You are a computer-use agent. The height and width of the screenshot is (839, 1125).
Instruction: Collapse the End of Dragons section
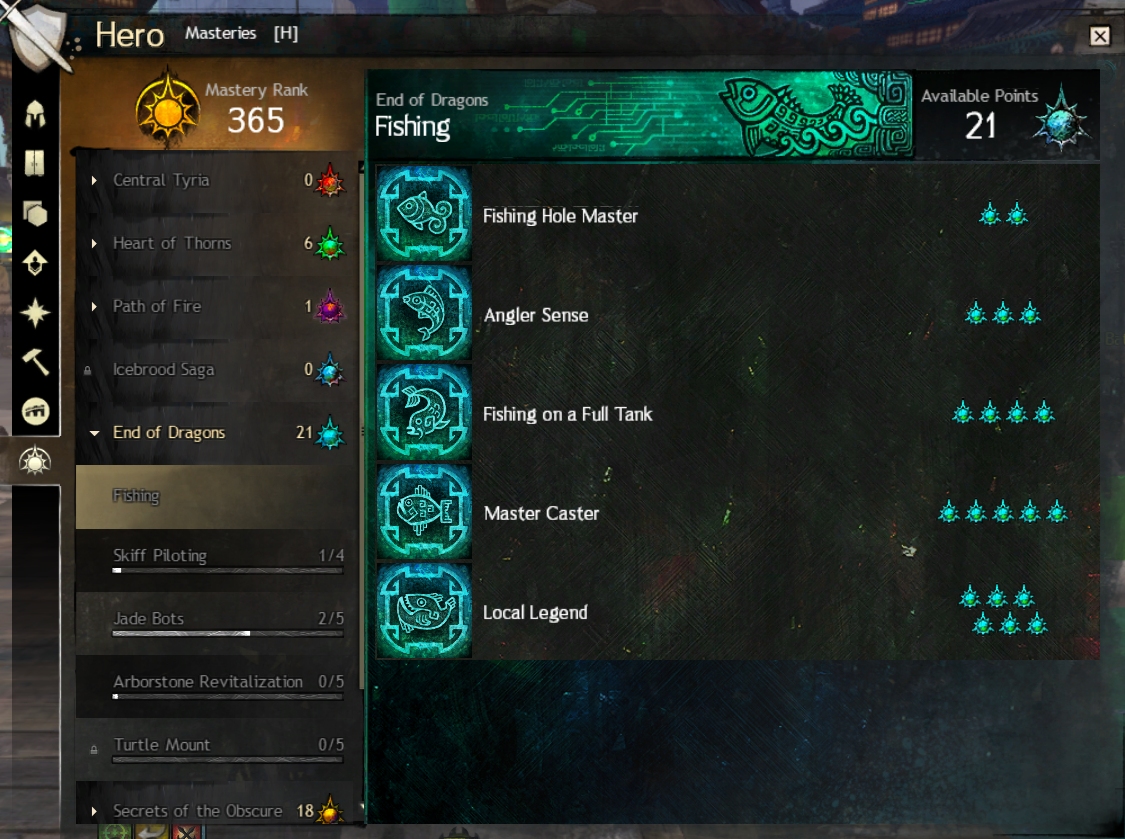[x=168, y=433]
